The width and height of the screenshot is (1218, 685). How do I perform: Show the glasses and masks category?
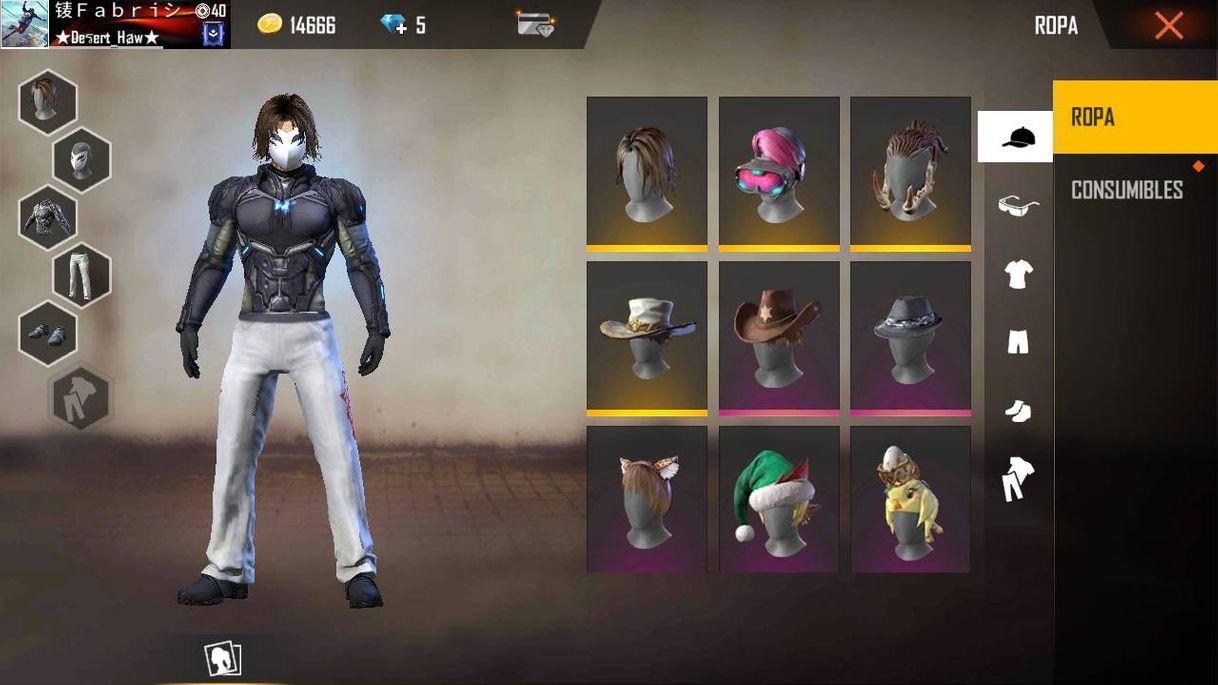1018,205
